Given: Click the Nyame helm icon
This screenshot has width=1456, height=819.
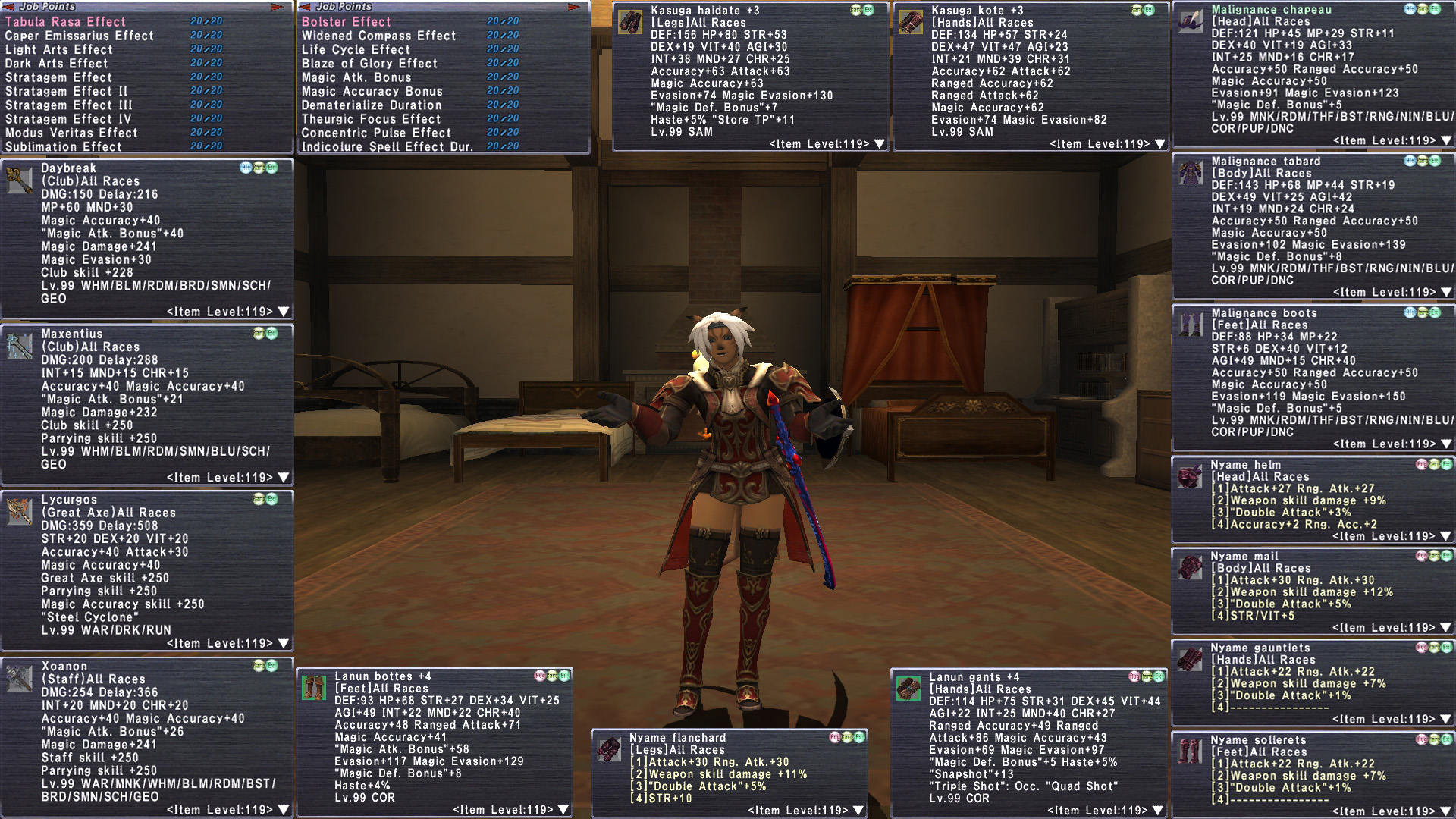Looking at the screenshot, I should pyautogui.click(x=1190, y=477).
